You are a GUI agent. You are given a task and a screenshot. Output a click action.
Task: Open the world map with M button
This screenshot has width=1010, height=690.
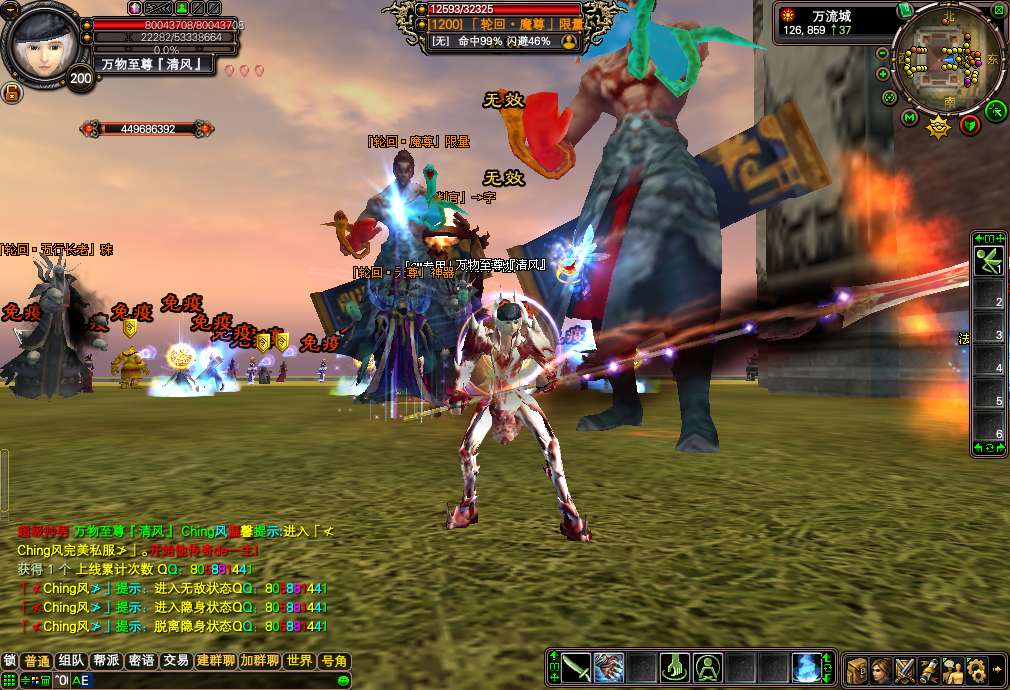tap(909, 118)
